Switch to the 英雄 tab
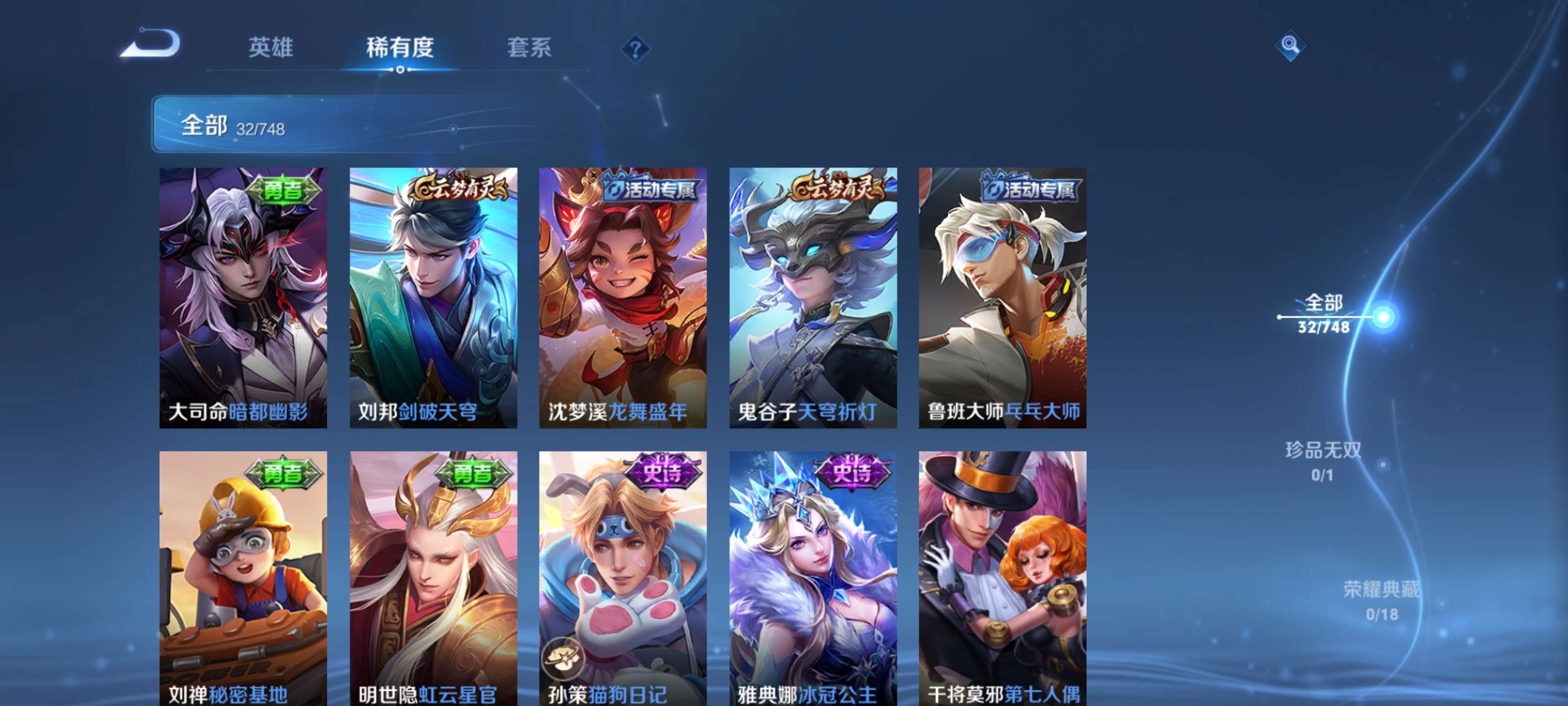This screenshot has height=706, width=1568. [x=271, y=49]
